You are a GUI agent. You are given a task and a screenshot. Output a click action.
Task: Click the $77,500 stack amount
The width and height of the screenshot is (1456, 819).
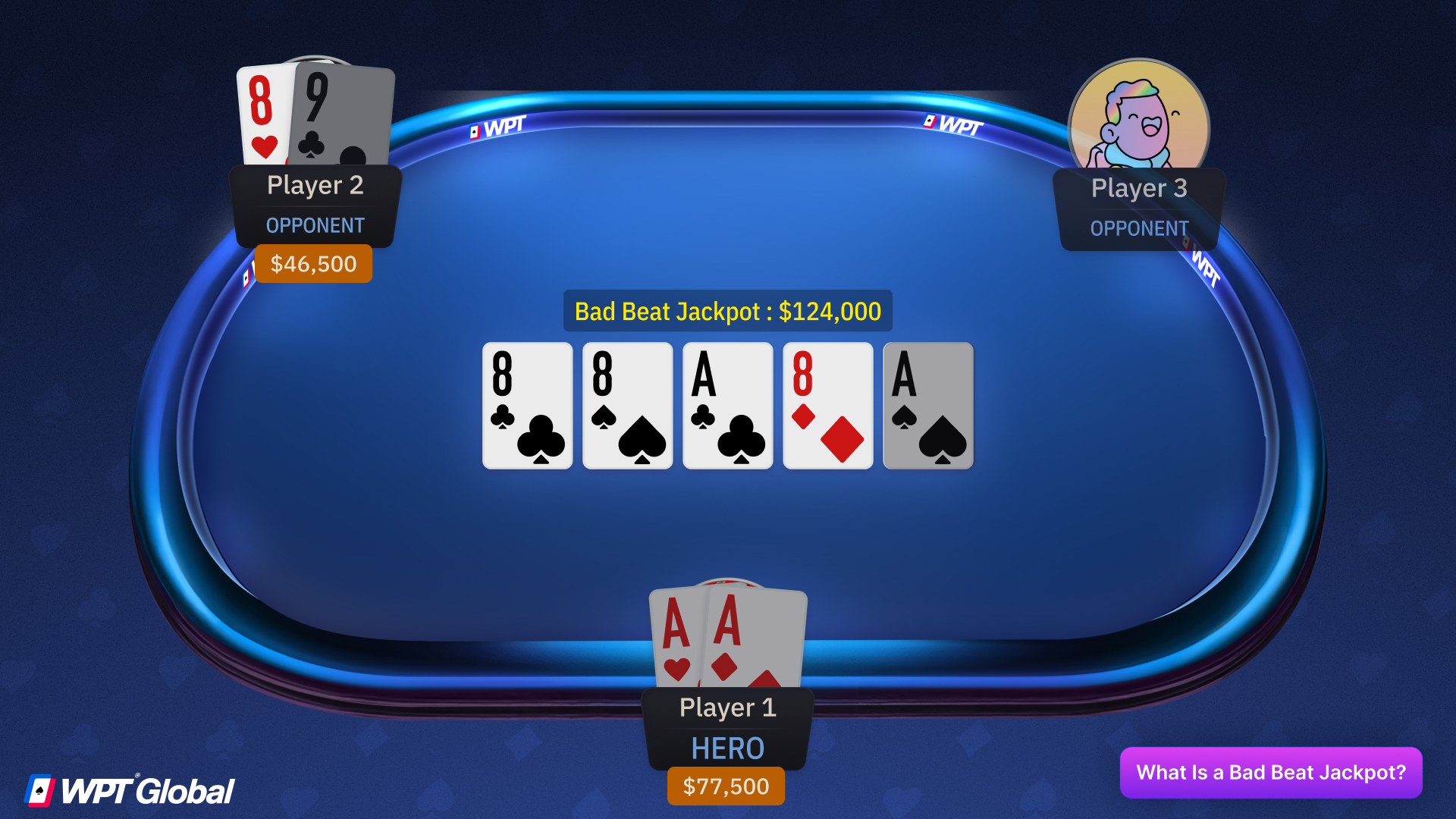(x=726, y=786)
